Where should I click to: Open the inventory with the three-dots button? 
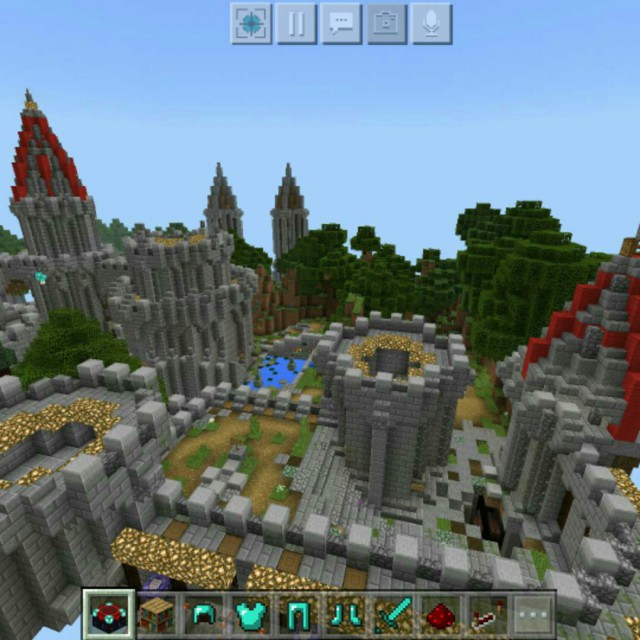[533, 614]
